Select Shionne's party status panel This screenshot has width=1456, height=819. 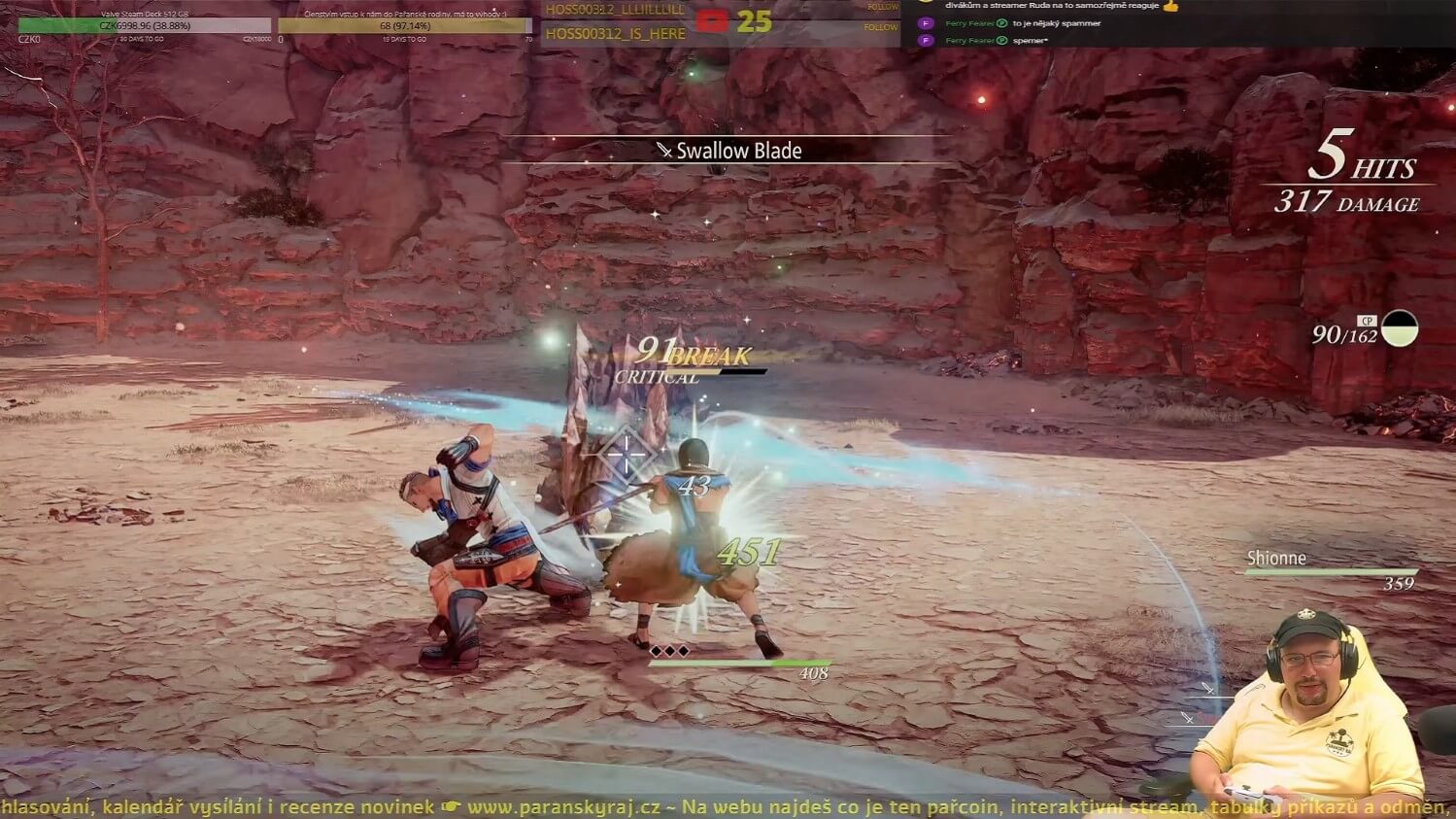pyautogui.click(x=1331, y=570)
